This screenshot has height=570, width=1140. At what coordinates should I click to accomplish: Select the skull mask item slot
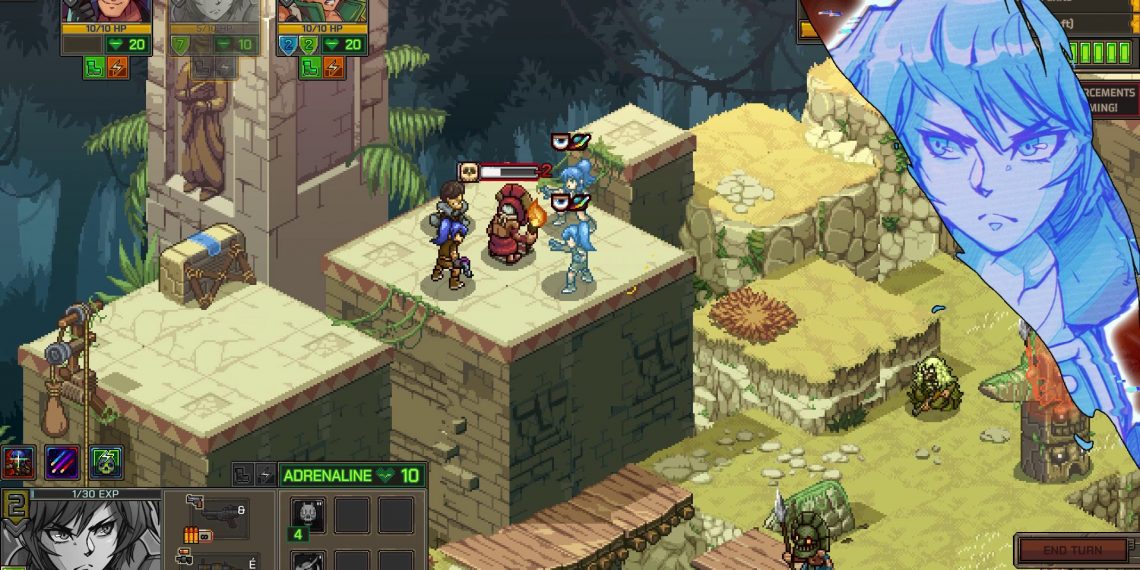point(308,515)
